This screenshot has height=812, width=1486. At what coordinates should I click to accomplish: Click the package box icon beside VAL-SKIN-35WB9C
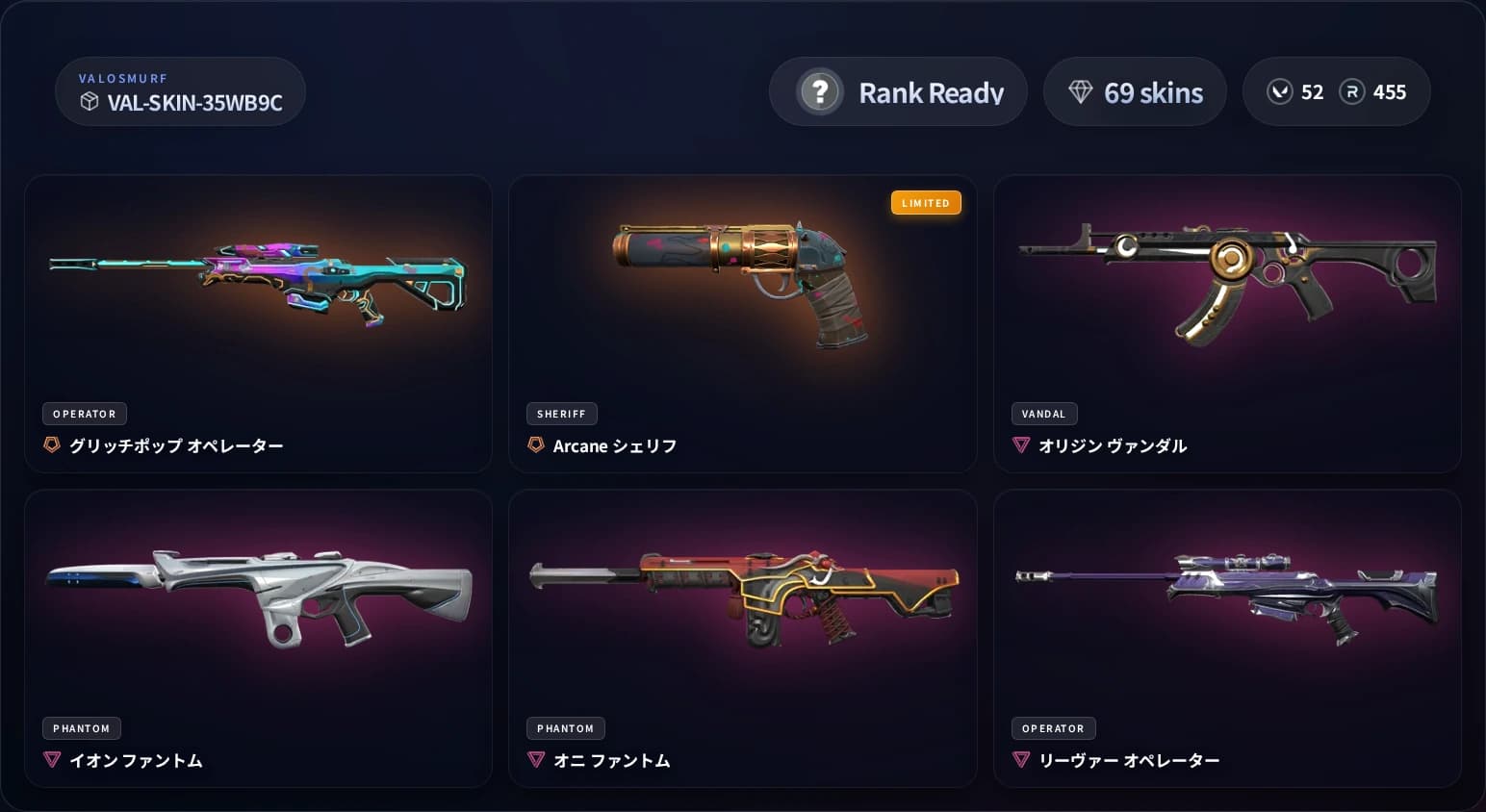90,102
